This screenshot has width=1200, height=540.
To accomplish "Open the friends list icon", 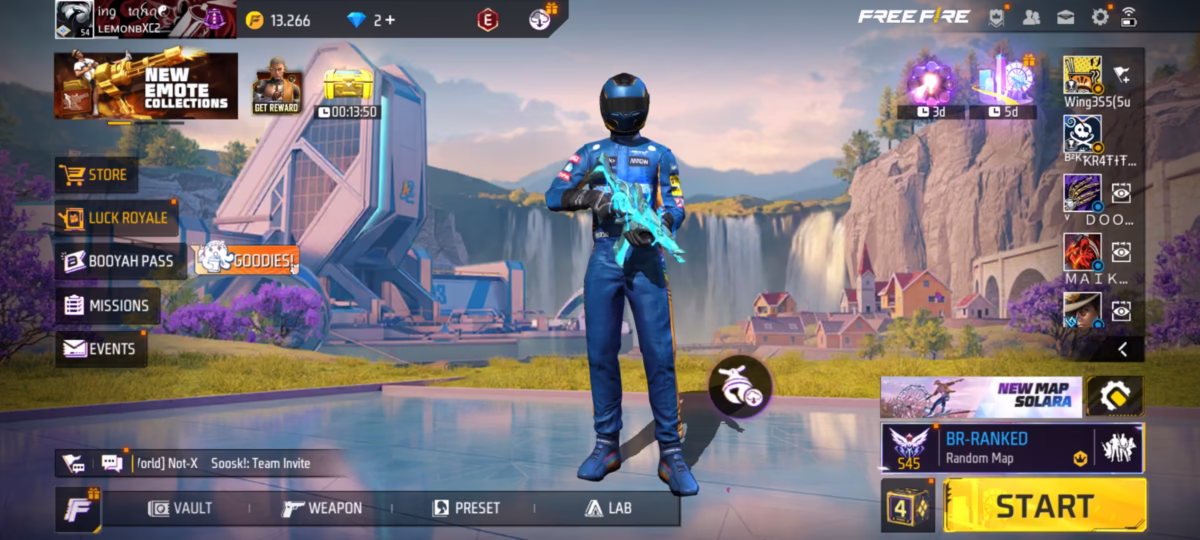I will (x=1032, y=17).
